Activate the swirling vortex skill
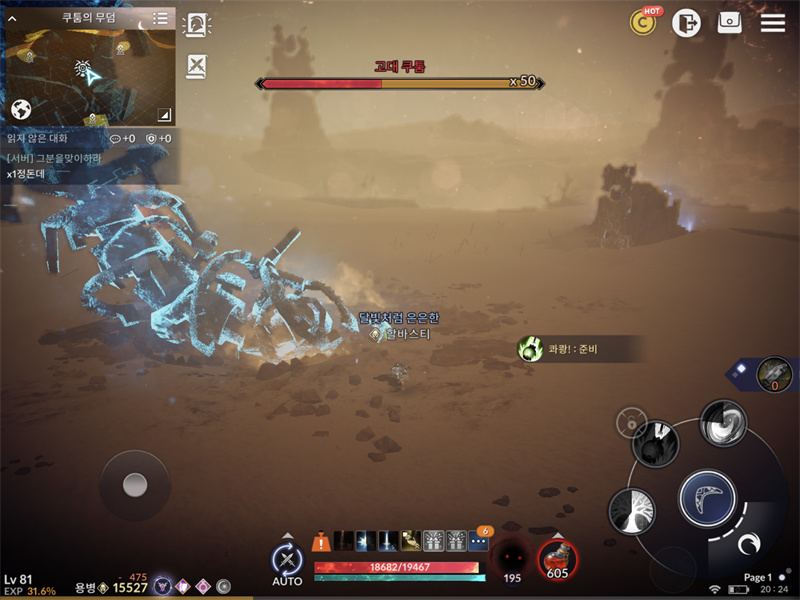This screenshot has width=800, height=600. pos(722,422)
